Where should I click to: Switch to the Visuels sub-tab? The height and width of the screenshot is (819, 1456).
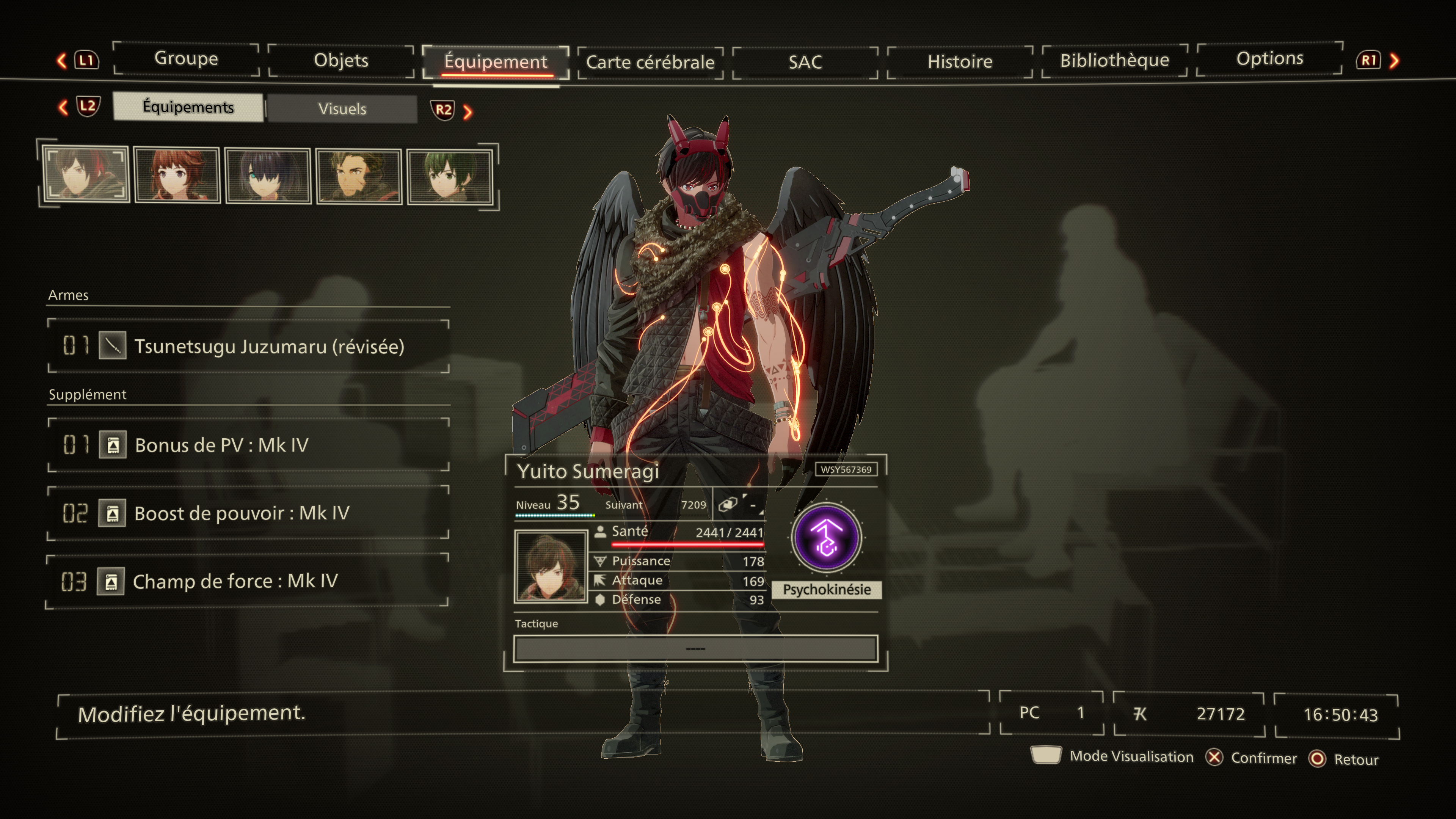pyautogui.click(x=342, y=108)
